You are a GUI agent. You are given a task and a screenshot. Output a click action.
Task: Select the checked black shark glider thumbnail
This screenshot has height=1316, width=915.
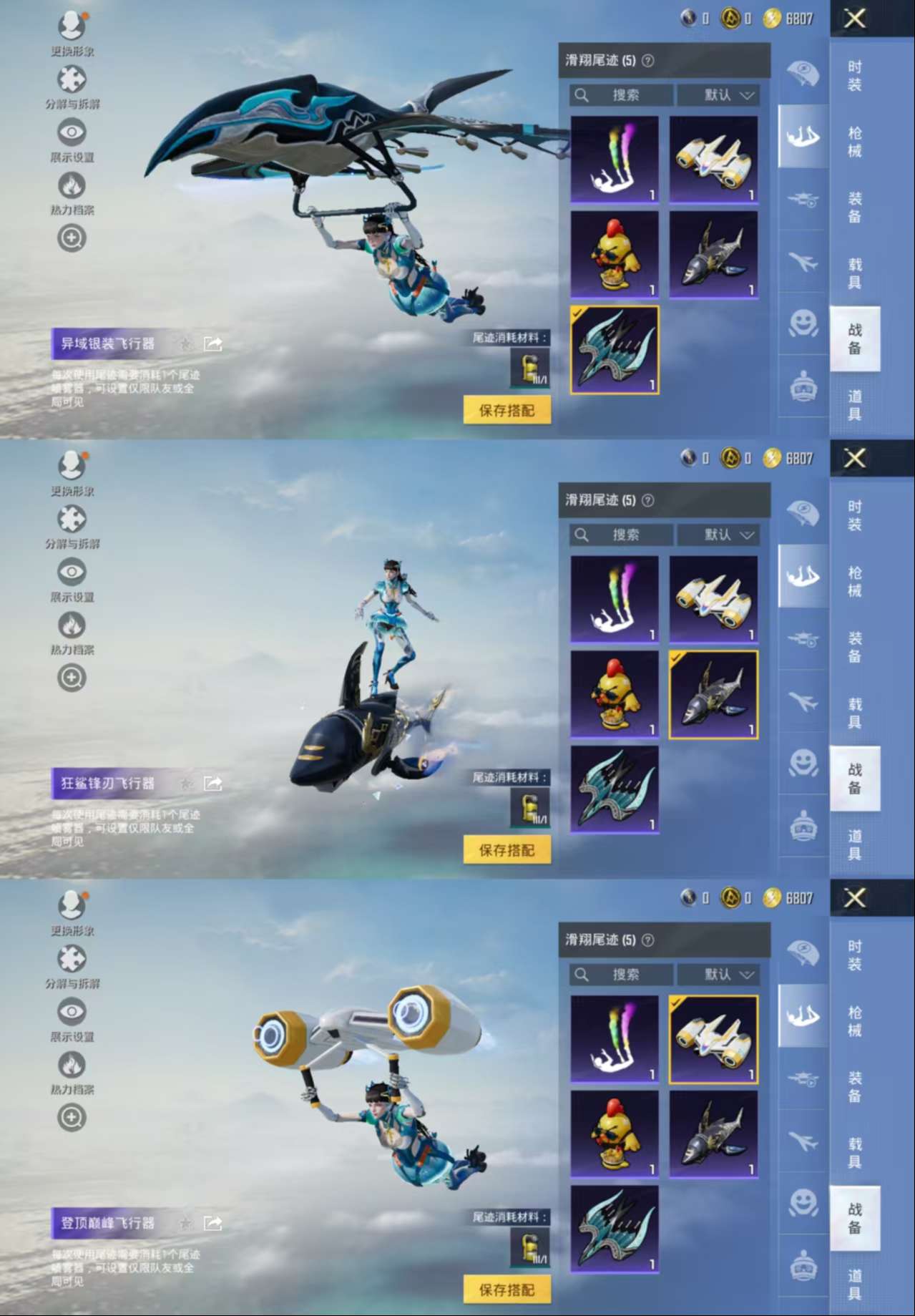pos(713,694)
